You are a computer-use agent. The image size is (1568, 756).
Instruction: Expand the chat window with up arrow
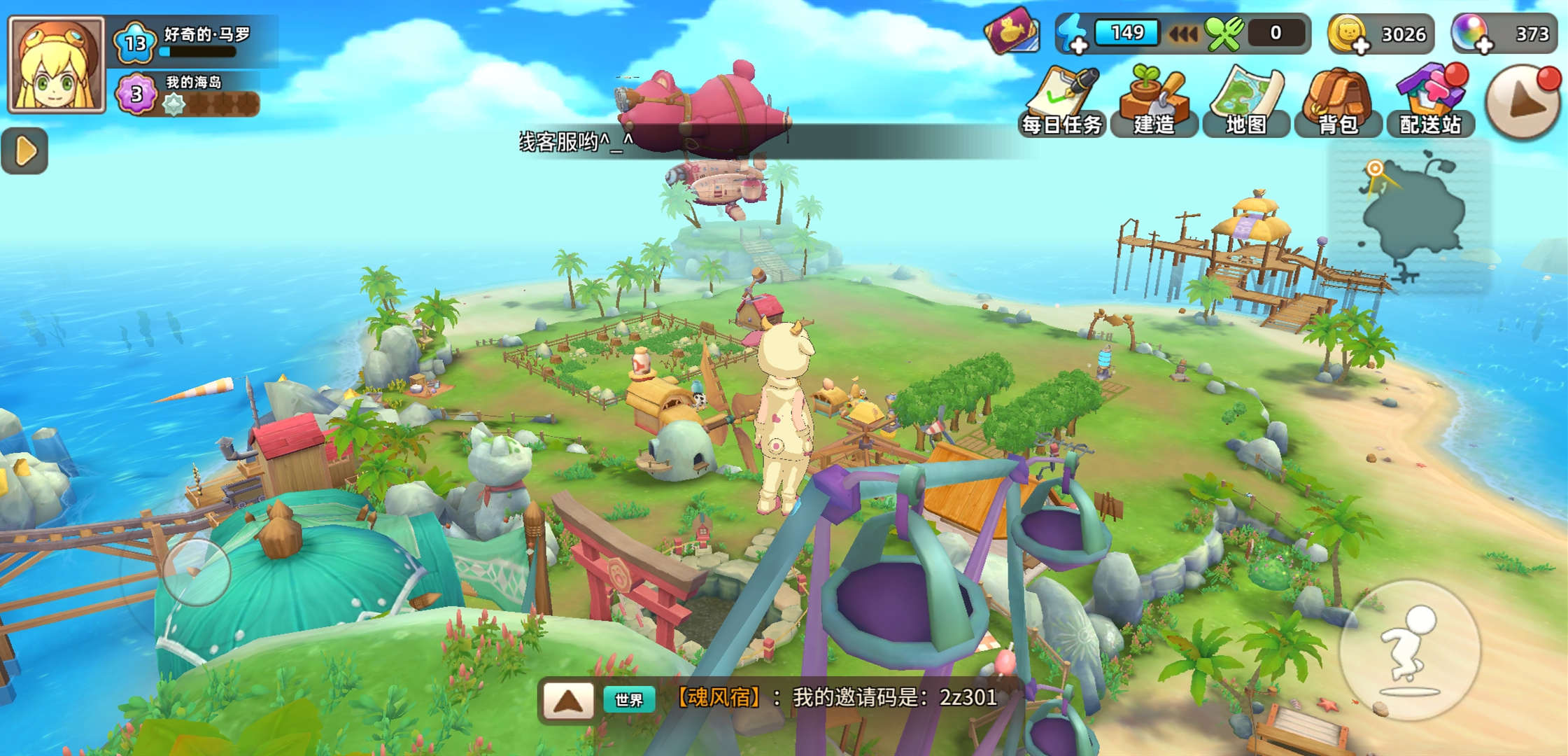(568, 699)
